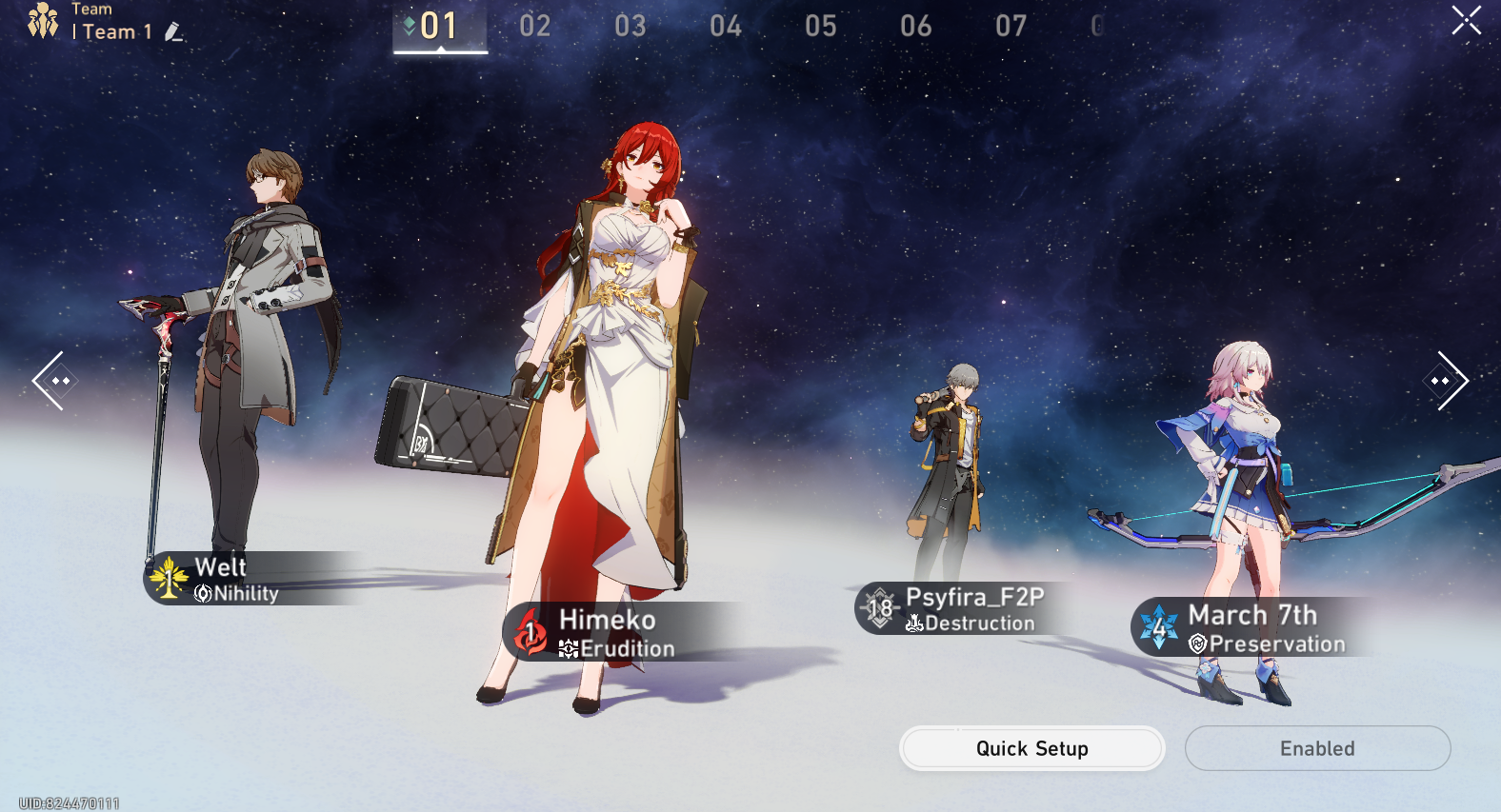Switch to team tab 04

point(725,26)
